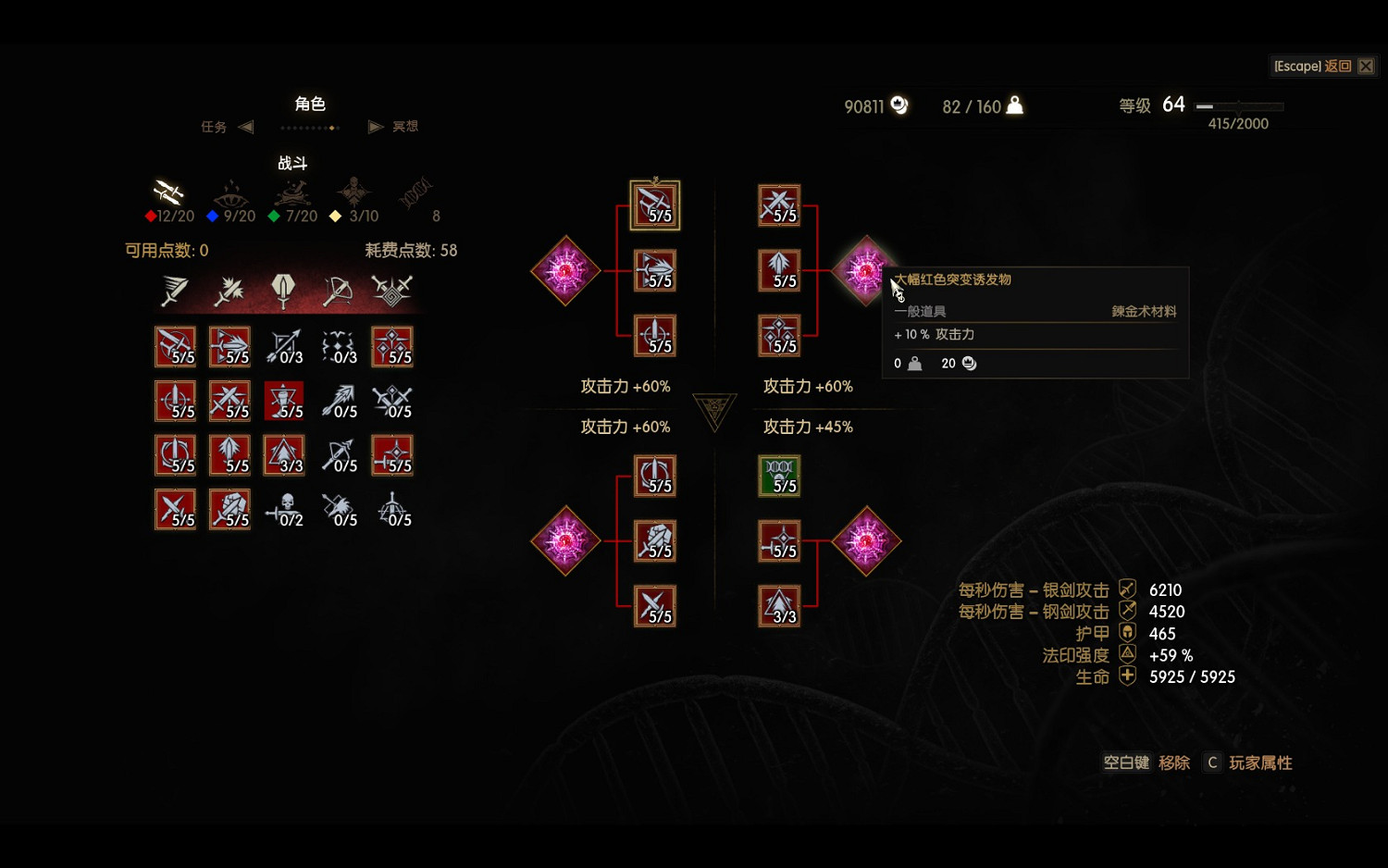The width and height of the screenshot is (1388, 868).
Task: Select the Alchemy skill tree icon showing 7/20
Action: (x=291, y=196)
